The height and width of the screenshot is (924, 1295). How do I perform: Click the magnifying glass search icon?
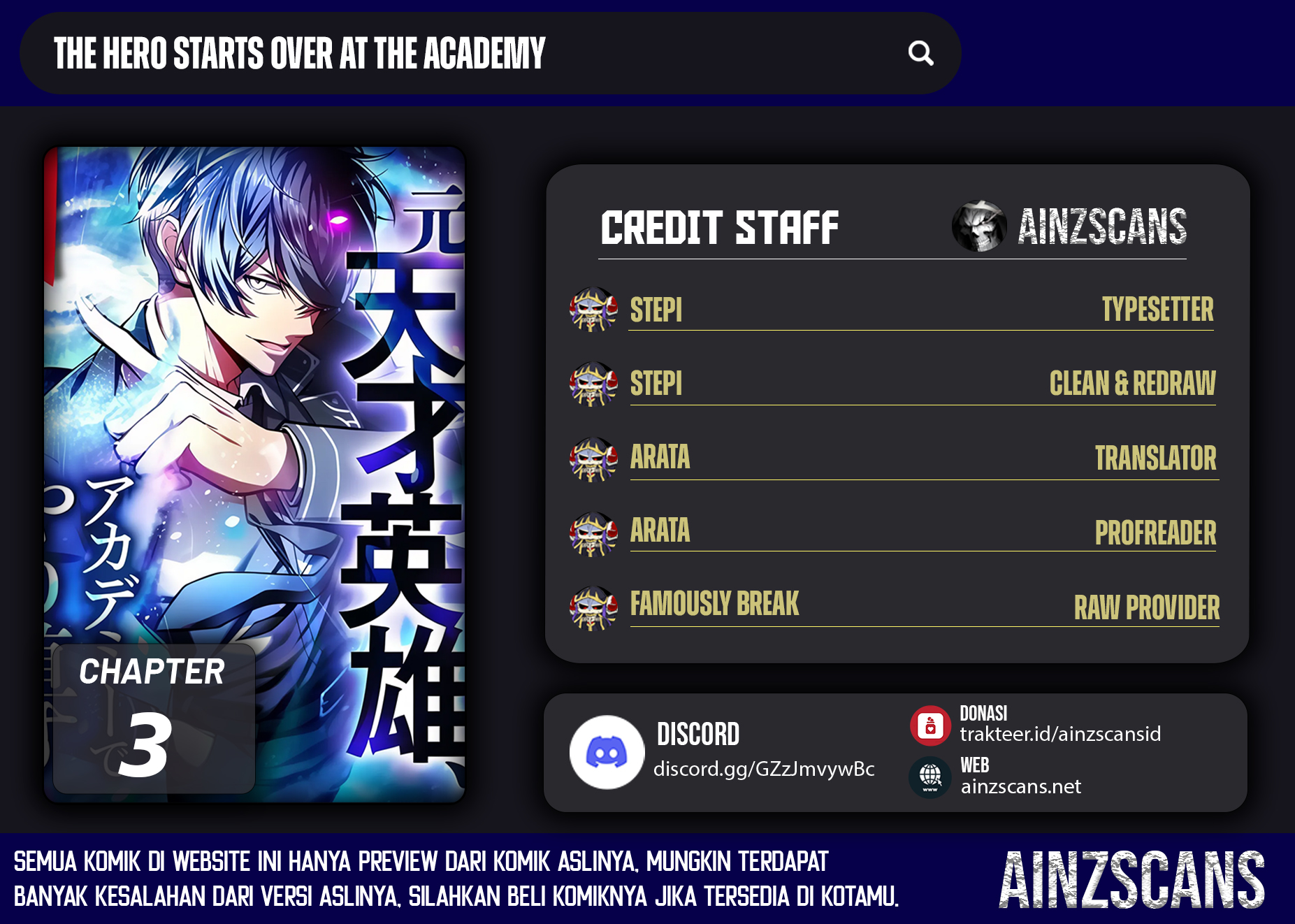pos(920,53)
